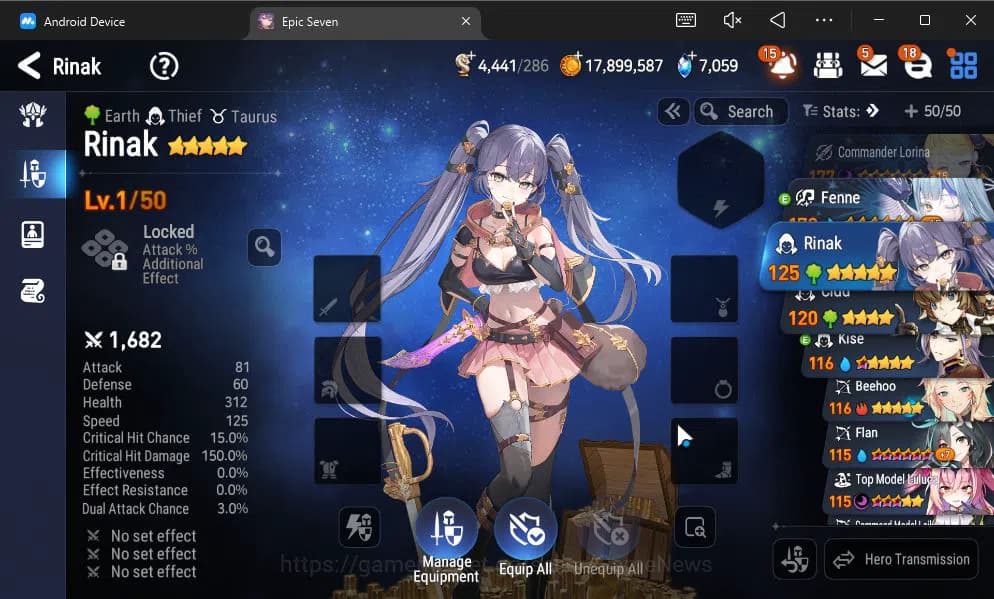
Task: Collapse hero list with double-arrow button
Action: 673,111
